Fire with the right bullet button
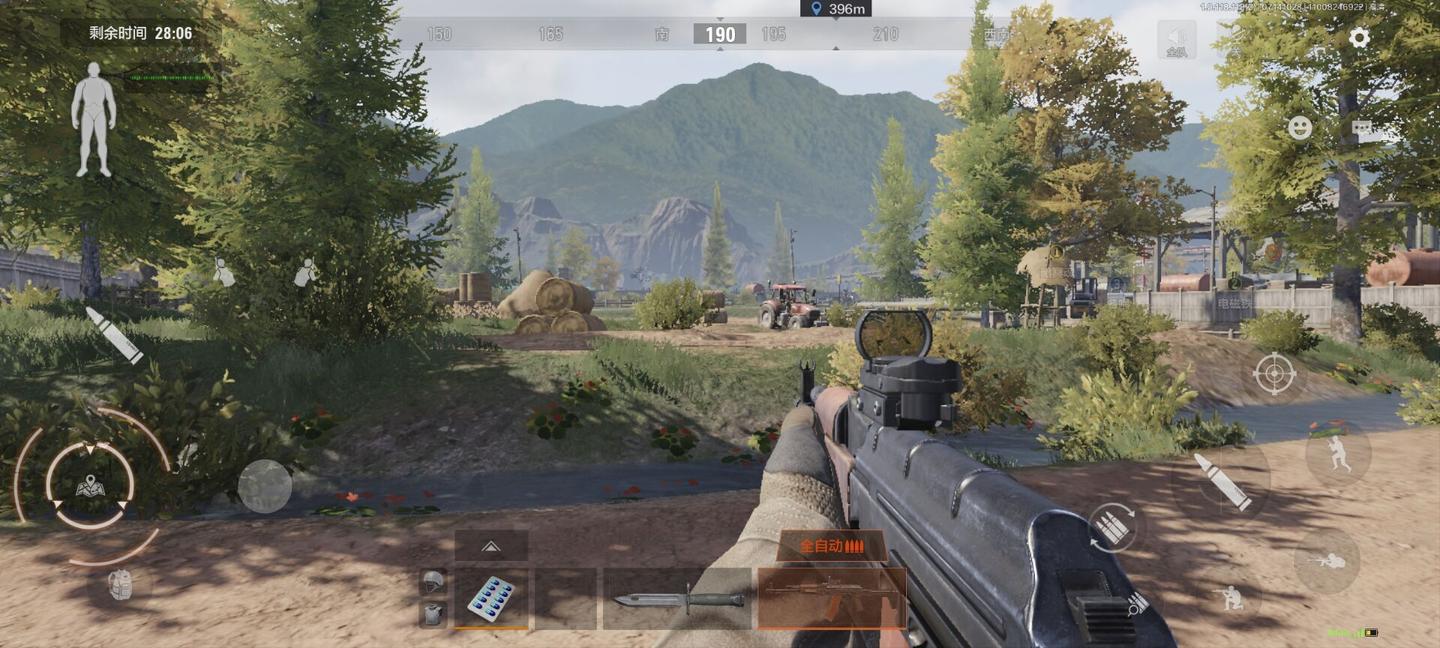 coord(1221,481)
